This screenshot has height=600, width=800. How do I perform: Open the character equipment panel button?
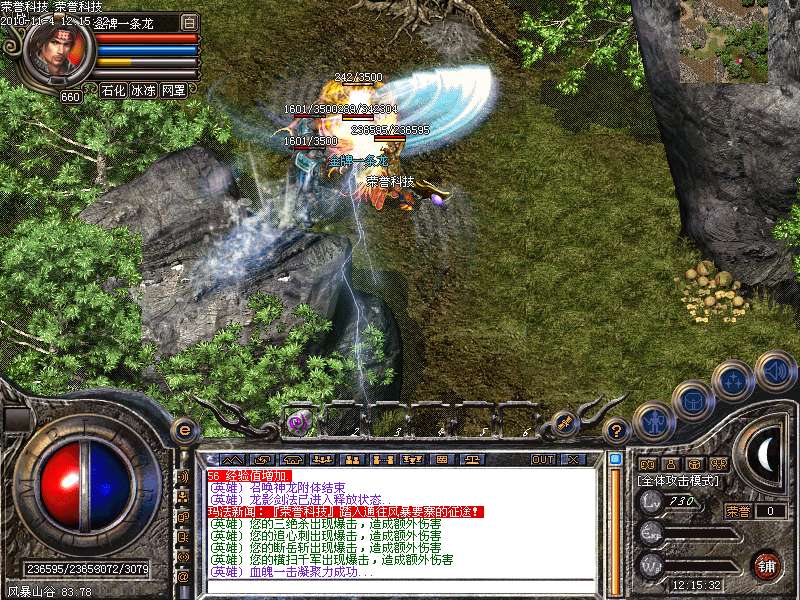point(653,421)
